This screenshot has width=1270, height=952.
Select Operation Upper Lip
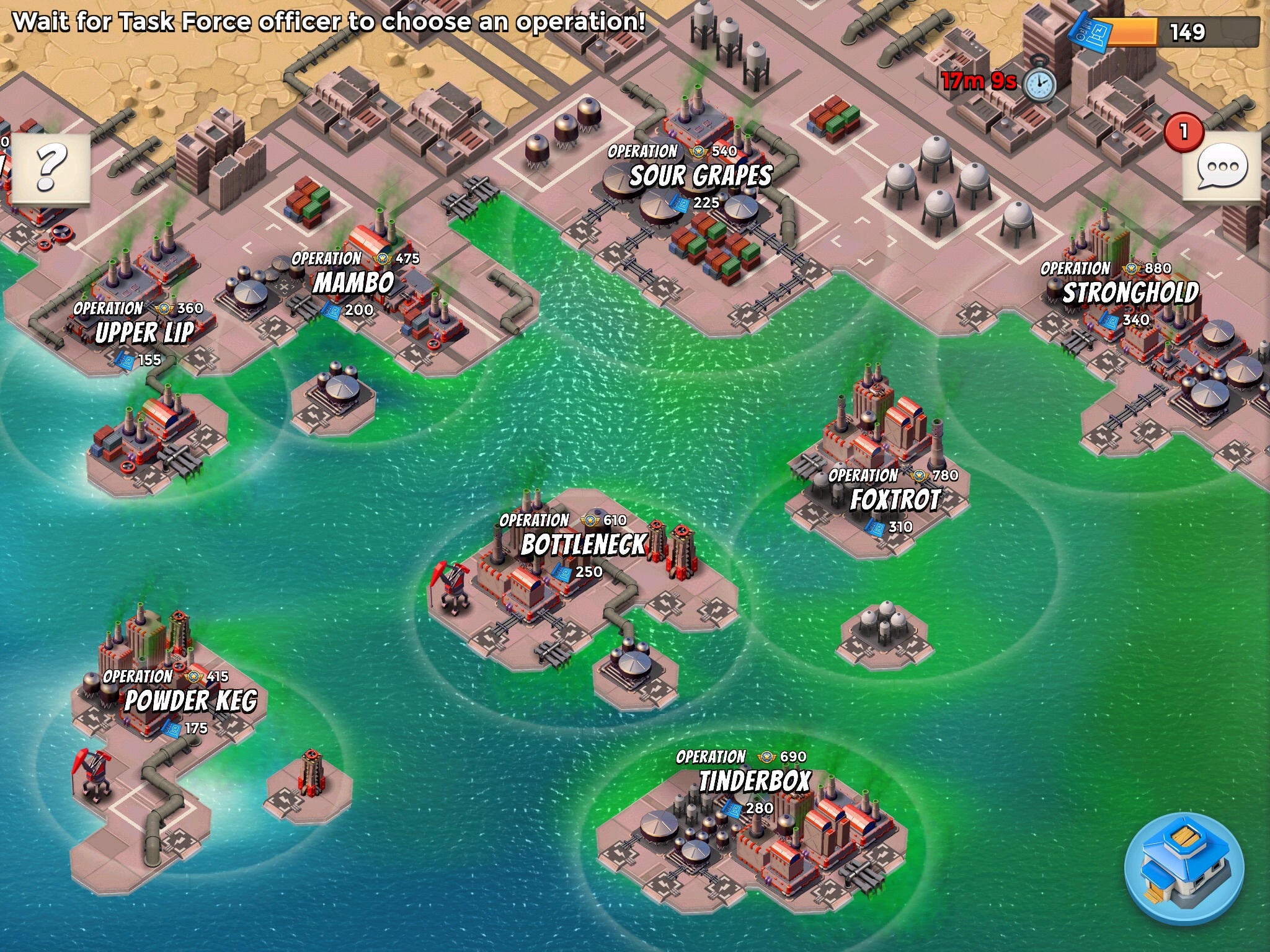[144, 332]
